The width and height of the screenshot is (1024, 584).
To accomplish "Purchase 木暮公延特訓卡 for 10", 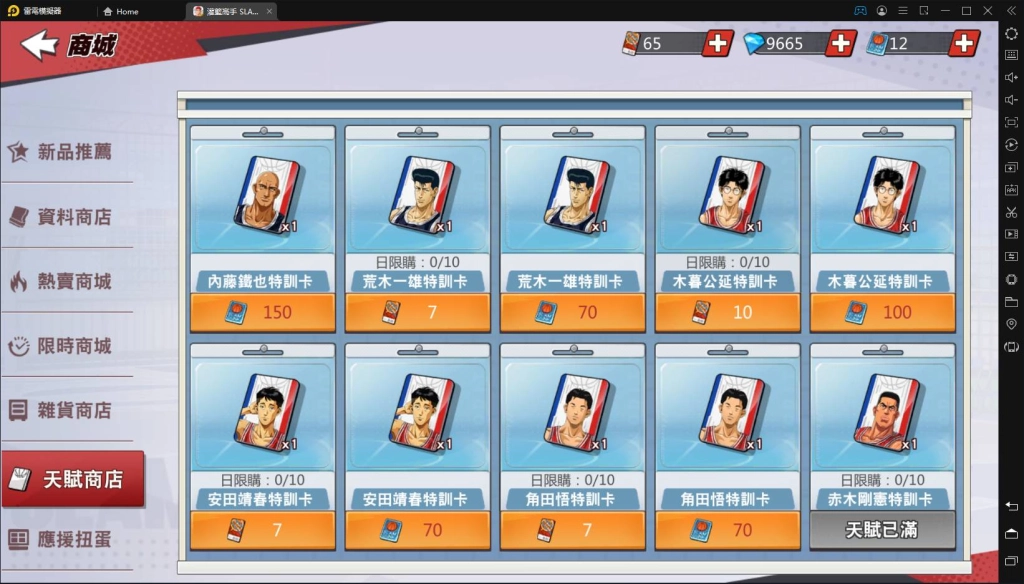I will (x=728, y=312).
